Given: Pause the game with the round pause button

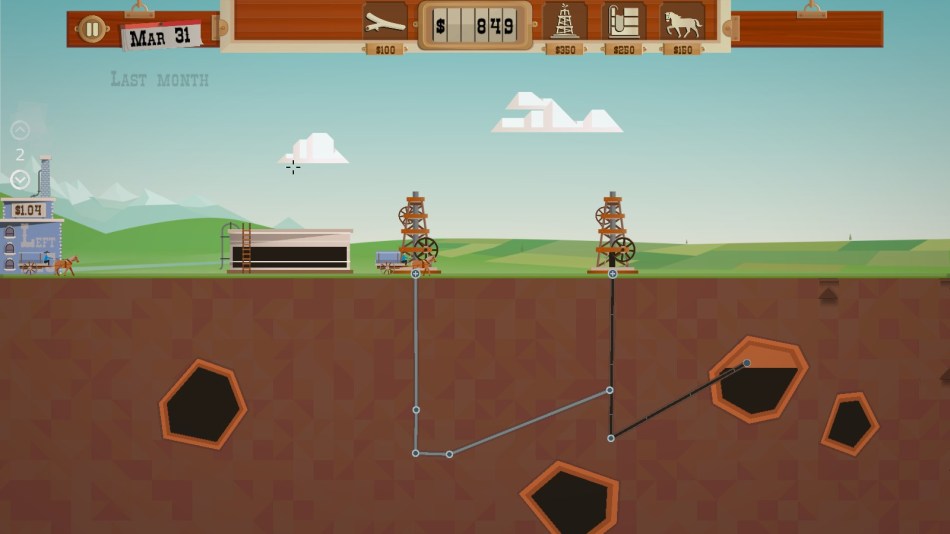Looking at the screenshot, I should click(x=91, y=29).
